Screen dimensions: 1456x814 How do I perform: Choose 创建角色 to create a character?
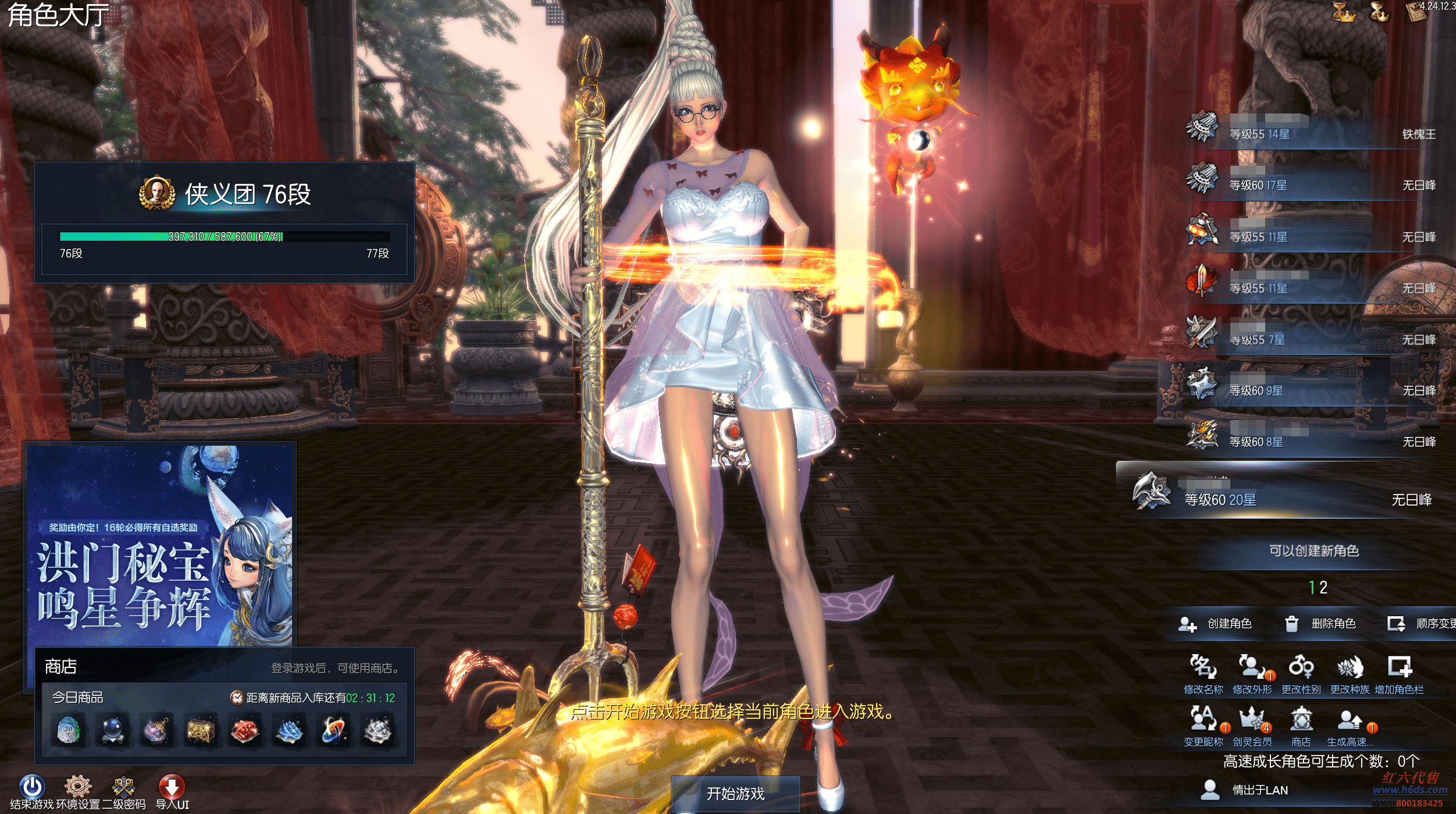[x=1216, y=624]
